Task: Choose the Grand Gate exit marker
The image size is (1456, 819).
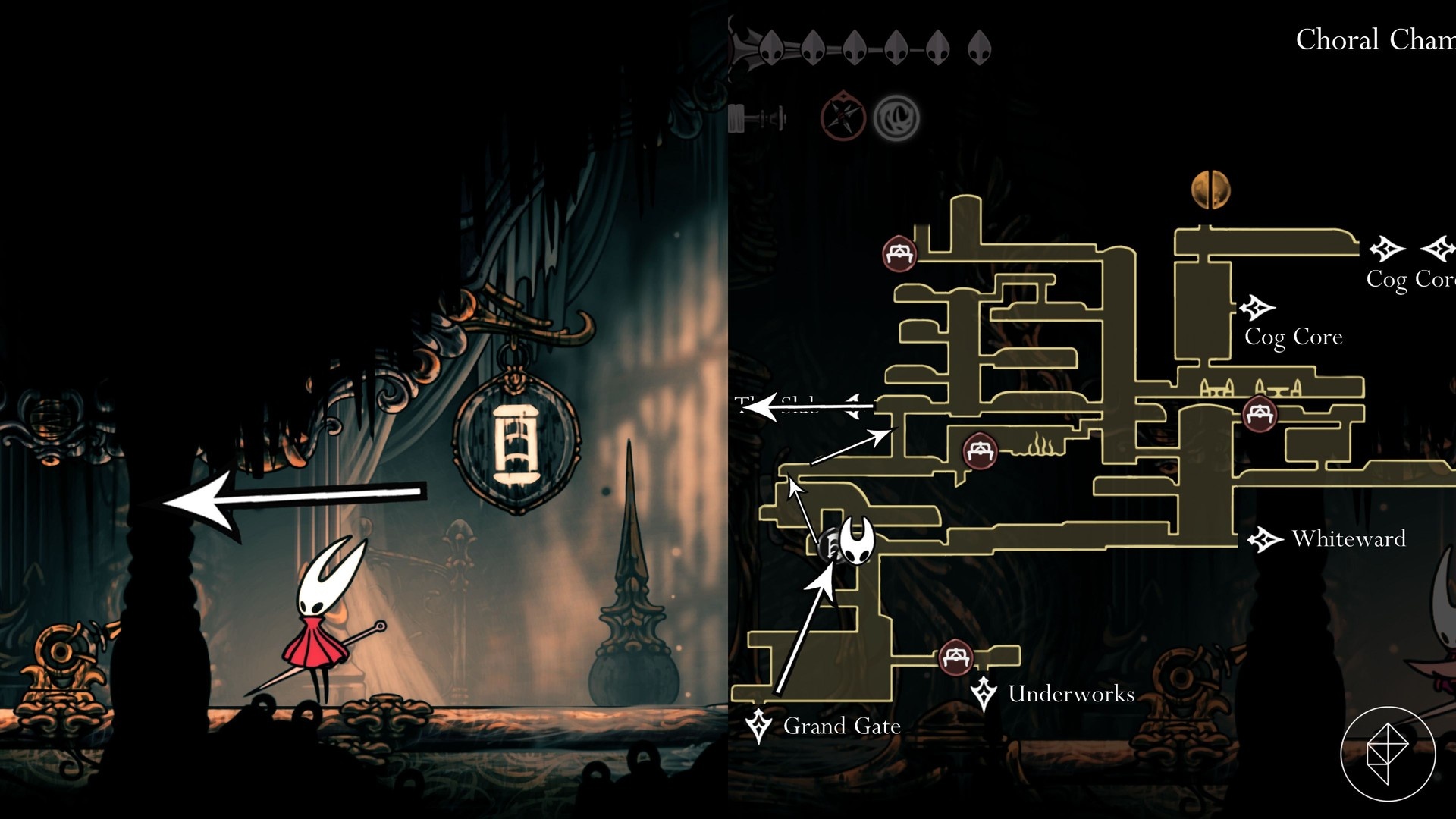Action: [x=758, y=726]
